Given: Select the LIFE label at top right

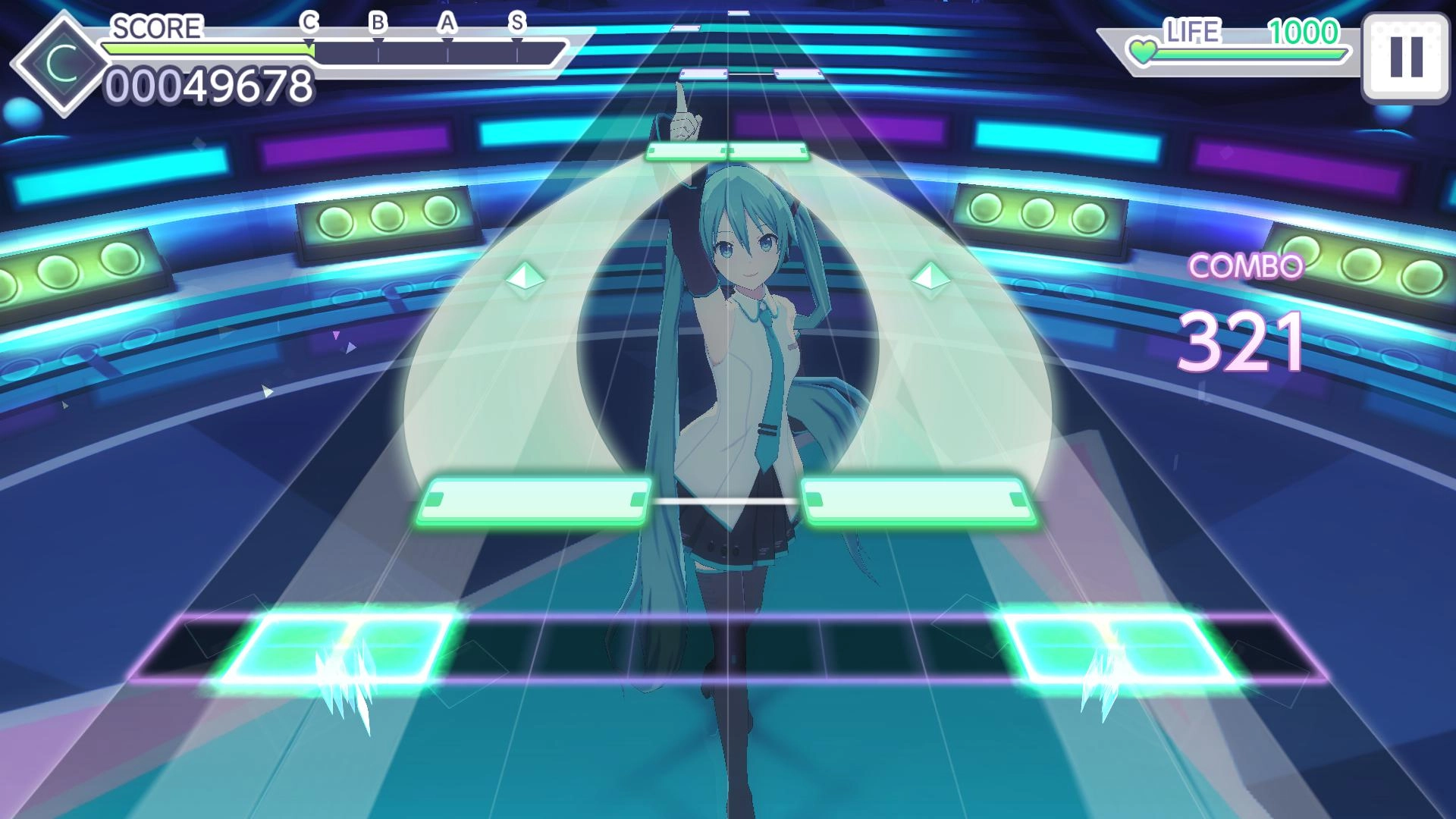Looking at the screenshot, I should [1194, 33].
